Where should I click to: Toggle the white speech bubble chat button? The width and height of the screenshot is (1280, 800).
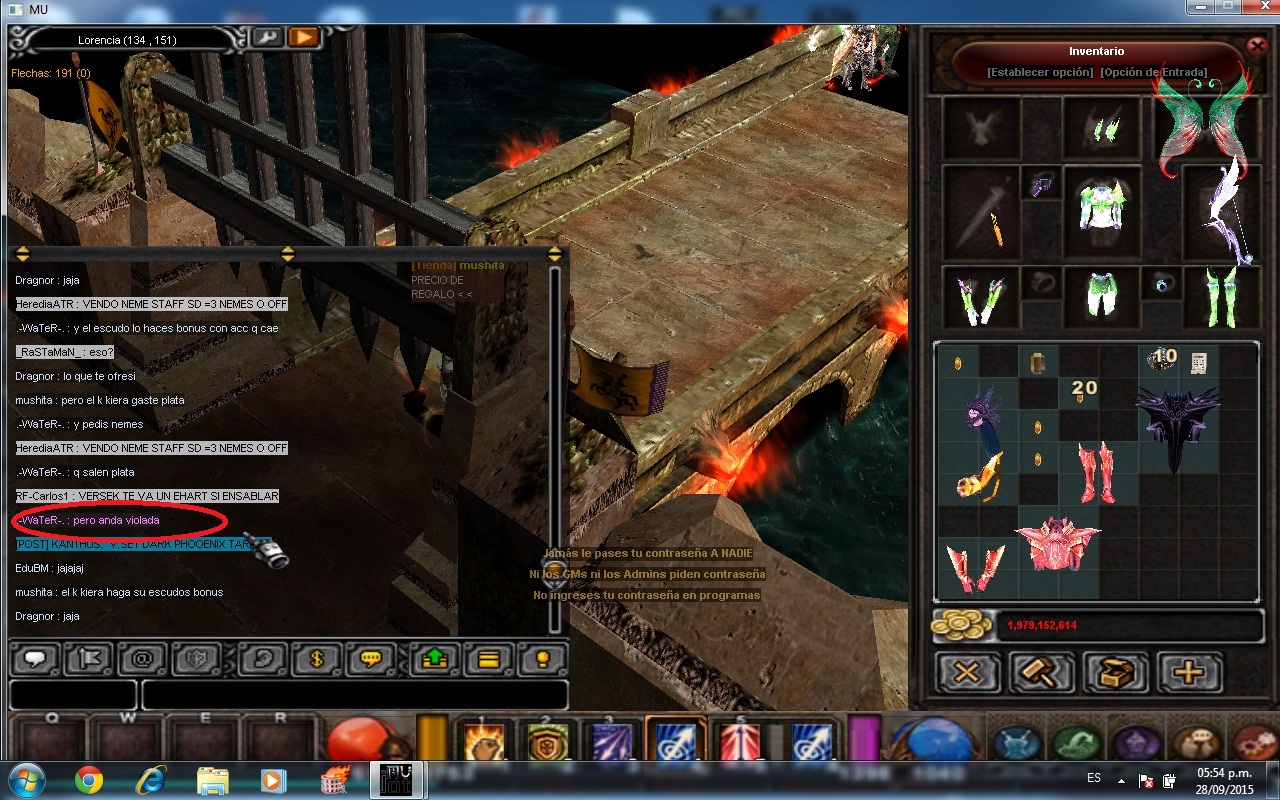(x=38, y=660)
